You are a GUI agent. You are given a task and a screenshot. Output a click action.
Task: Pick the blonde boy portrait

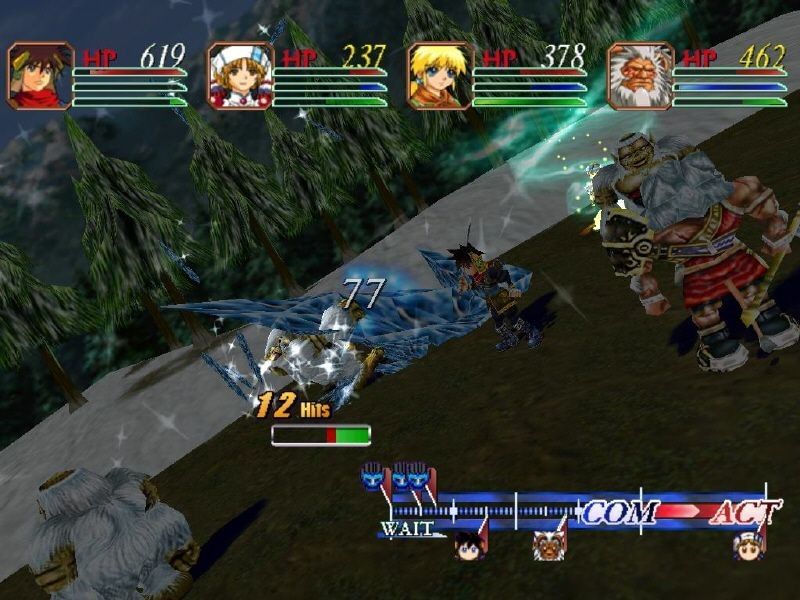coord(440,76)
